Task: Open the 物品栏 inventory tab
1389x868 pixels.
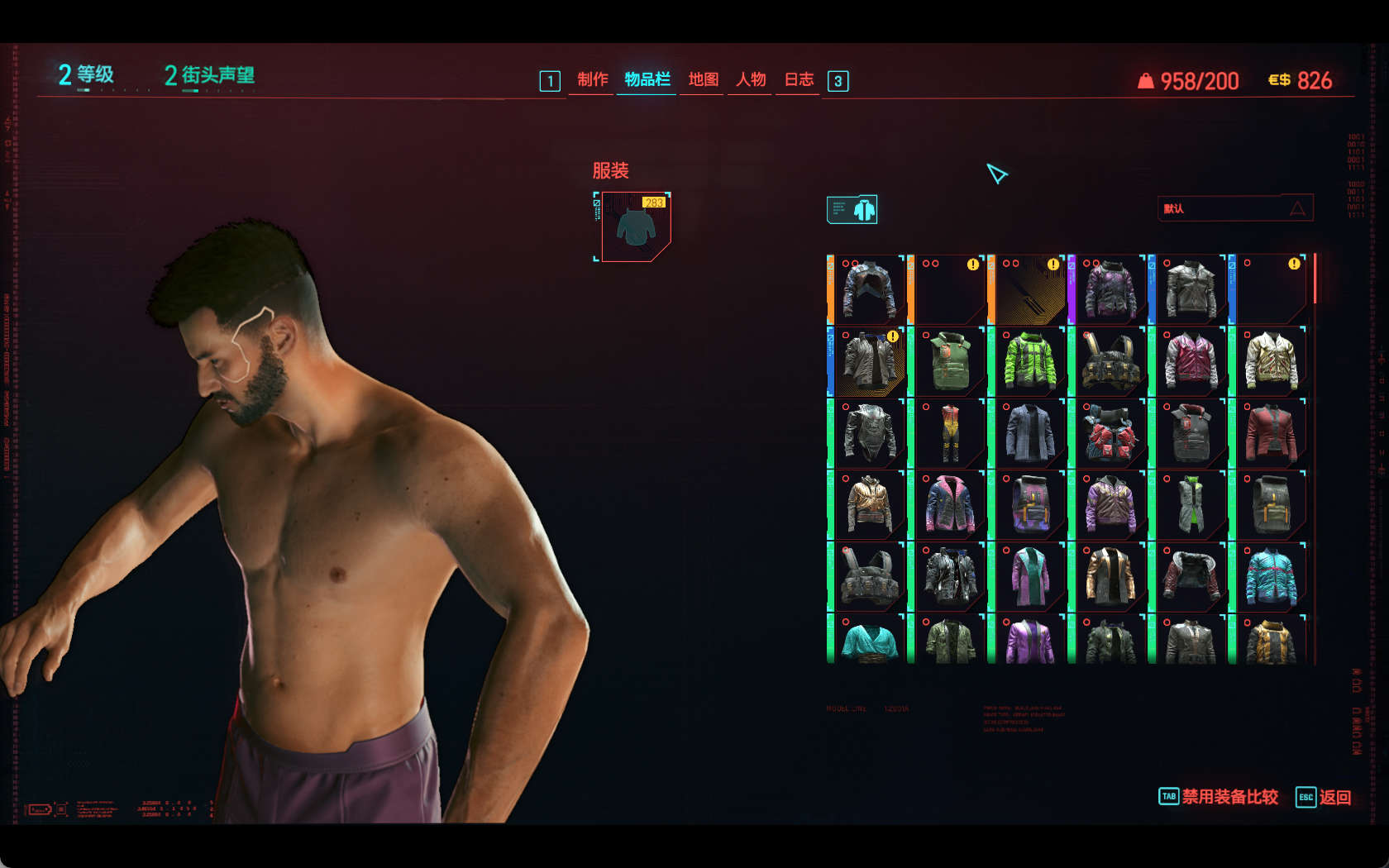Action: pyautogui.click(x=647, y=79)
